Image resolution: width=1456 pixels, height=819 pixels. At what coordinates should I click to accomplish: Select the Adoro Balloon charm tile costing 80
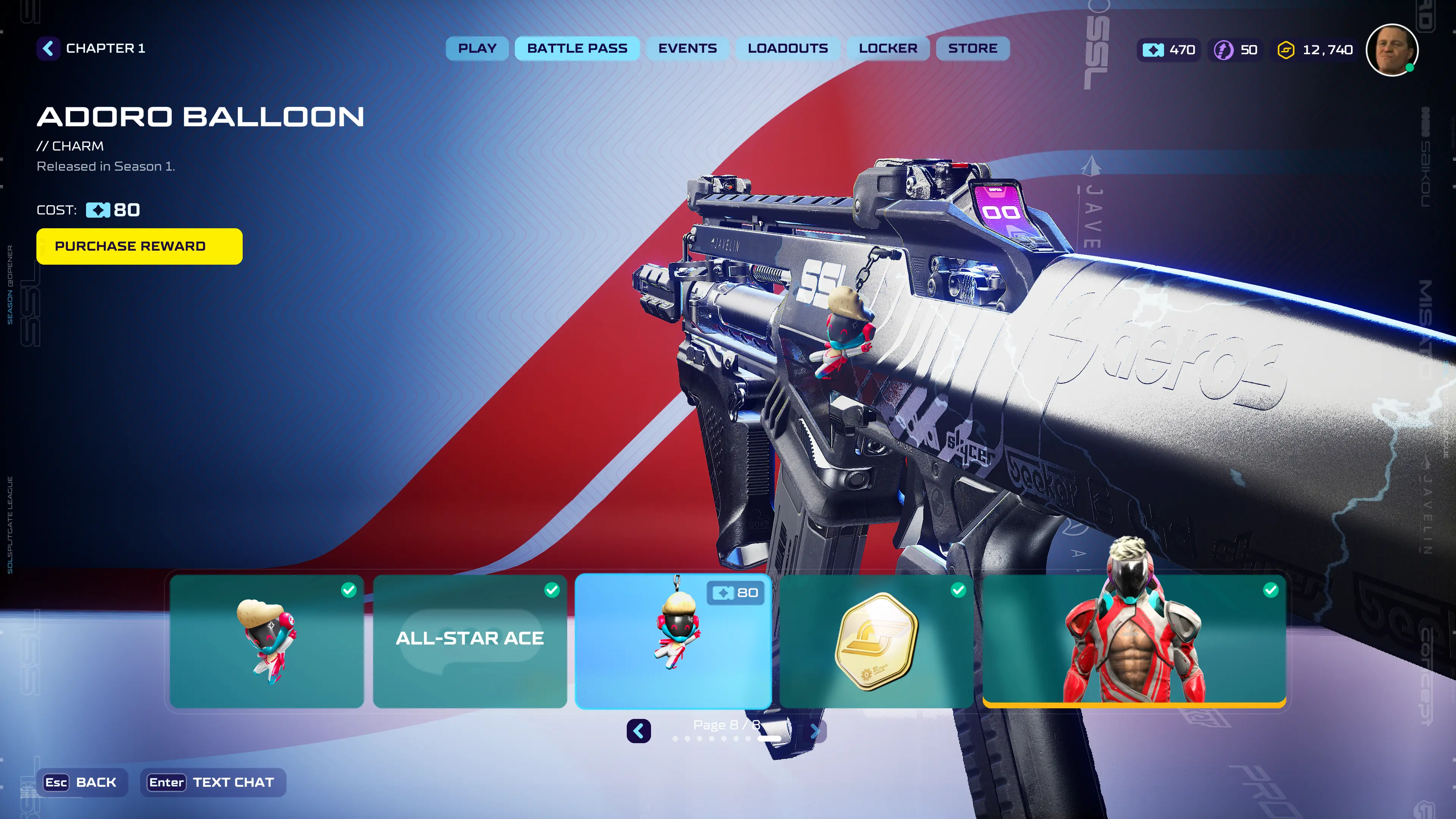(673, 641)
